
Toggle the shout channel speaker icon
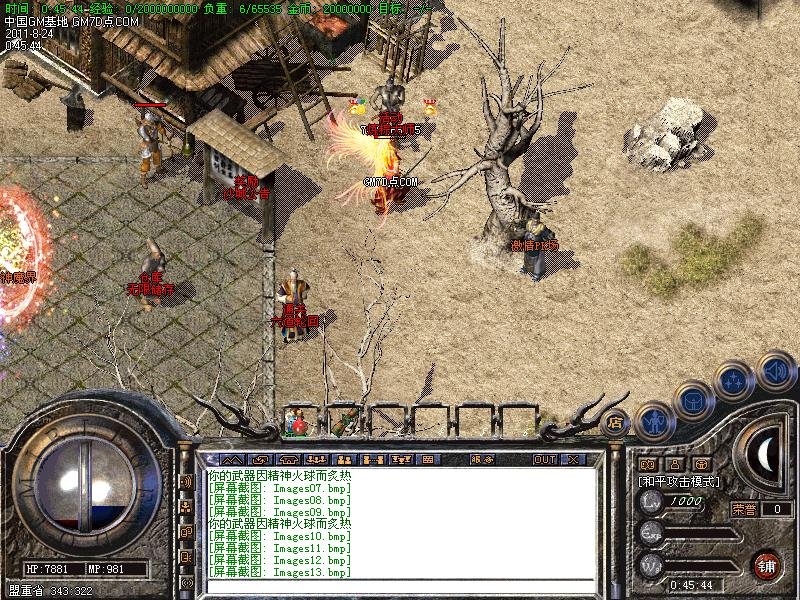(186, 482)
